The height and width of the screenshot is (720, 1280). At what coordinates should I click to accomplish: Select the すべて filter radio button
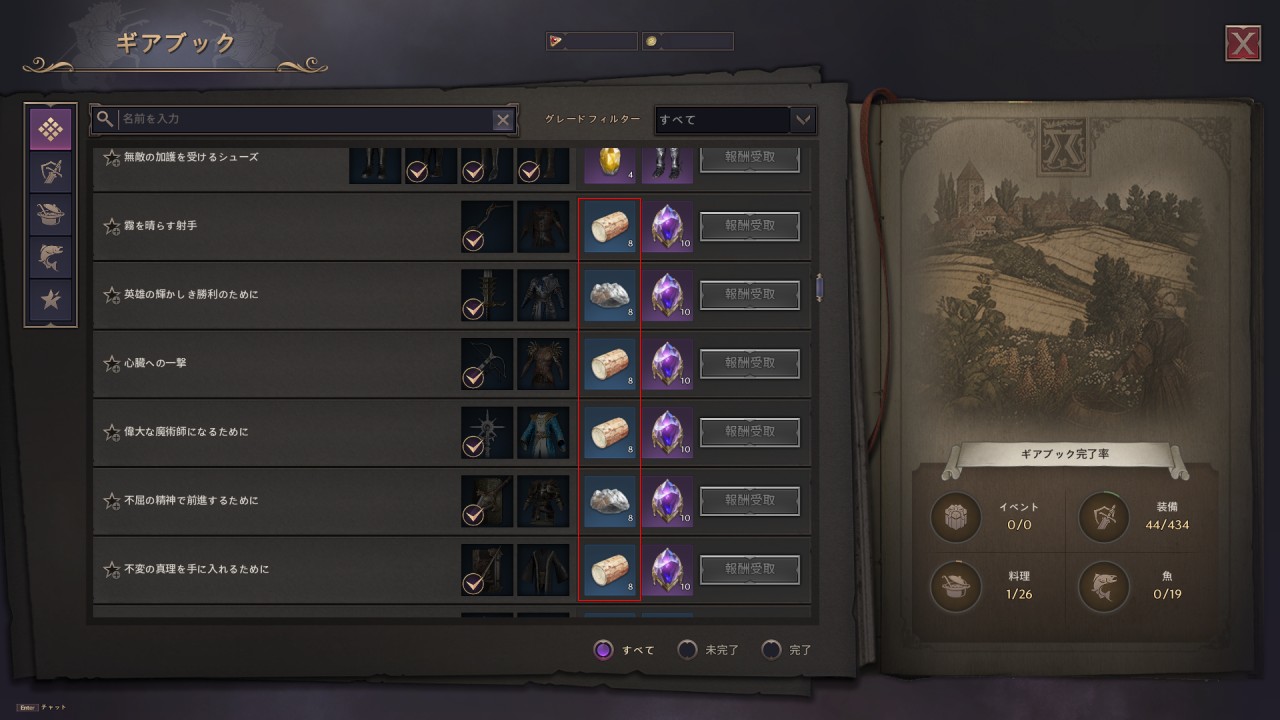click(603, 650)
